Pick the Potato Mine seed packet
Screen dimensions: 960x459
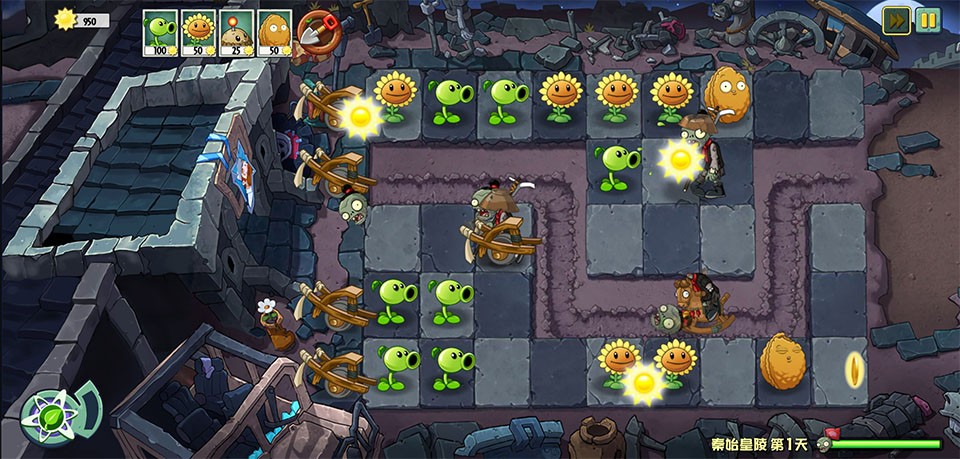pyautogui.click(x=236, y=33)
